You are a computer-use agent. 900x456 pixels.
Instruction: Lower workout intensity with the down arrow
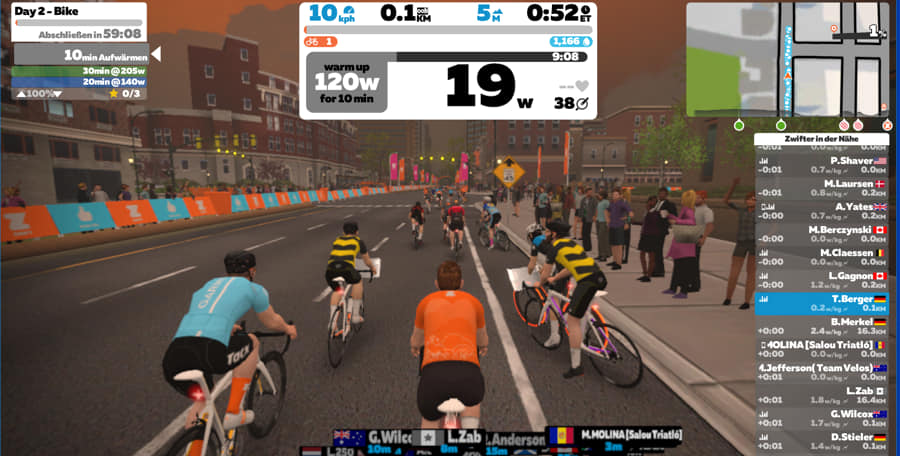56,94
